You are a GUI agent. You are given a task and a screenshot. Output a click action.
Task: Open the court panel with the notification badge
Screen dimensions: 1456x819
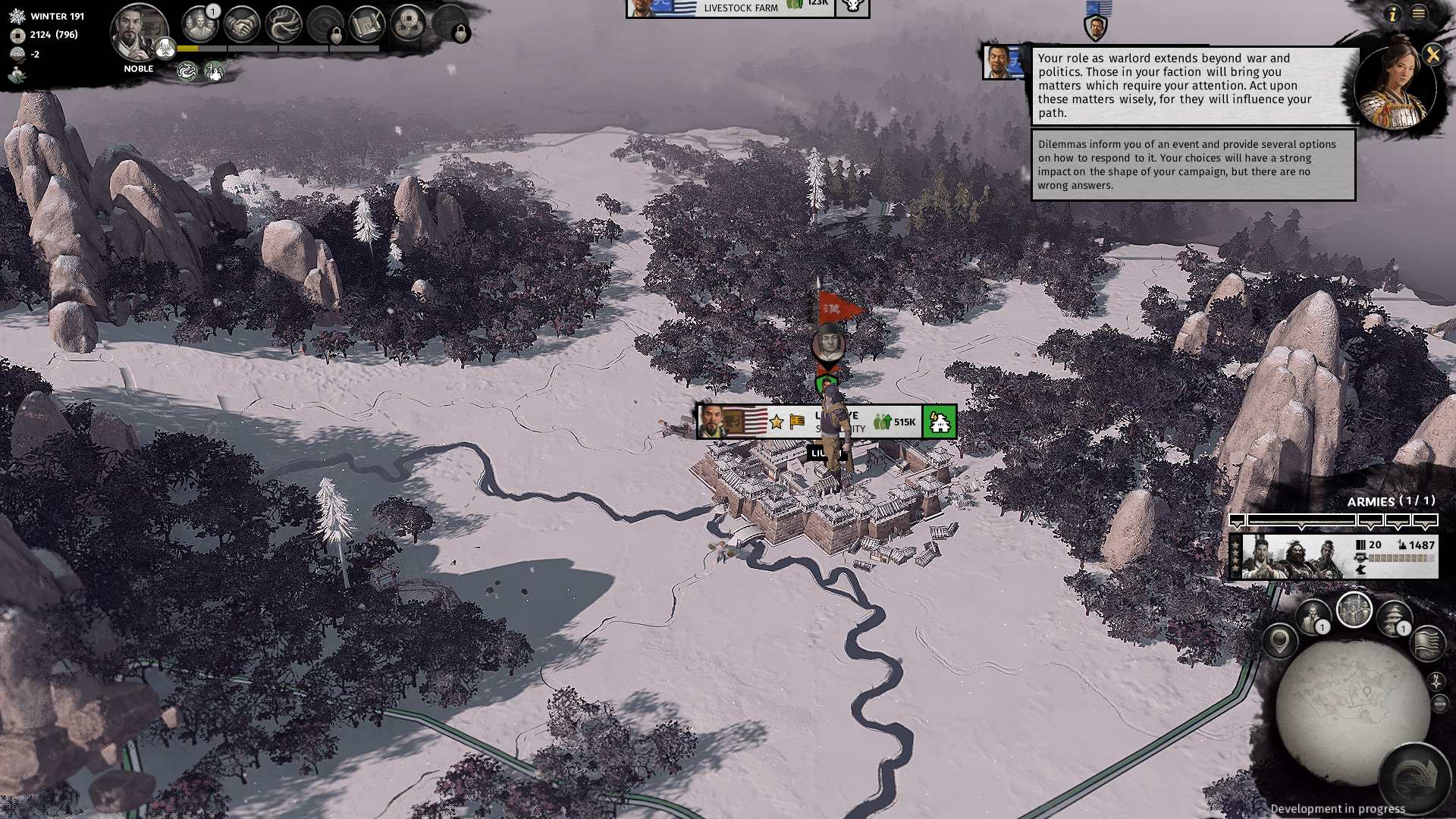click(x=199, y=23)
